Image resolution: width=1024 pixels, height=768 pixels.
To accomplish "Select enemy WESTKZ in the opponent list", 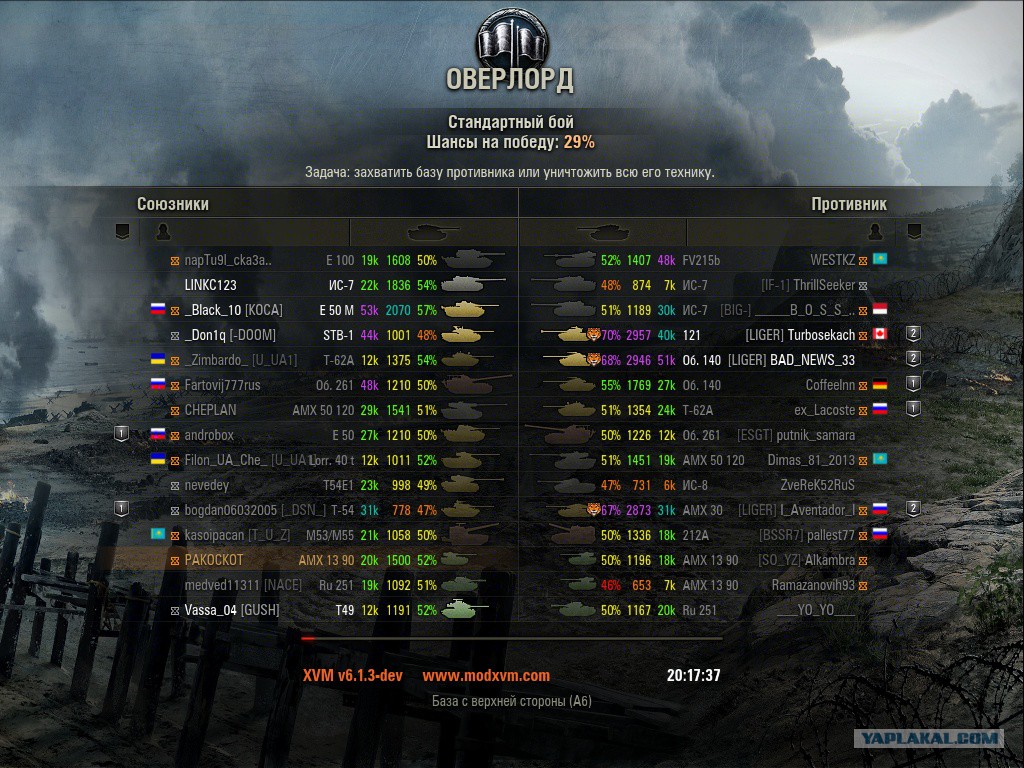I will [832, 260].
